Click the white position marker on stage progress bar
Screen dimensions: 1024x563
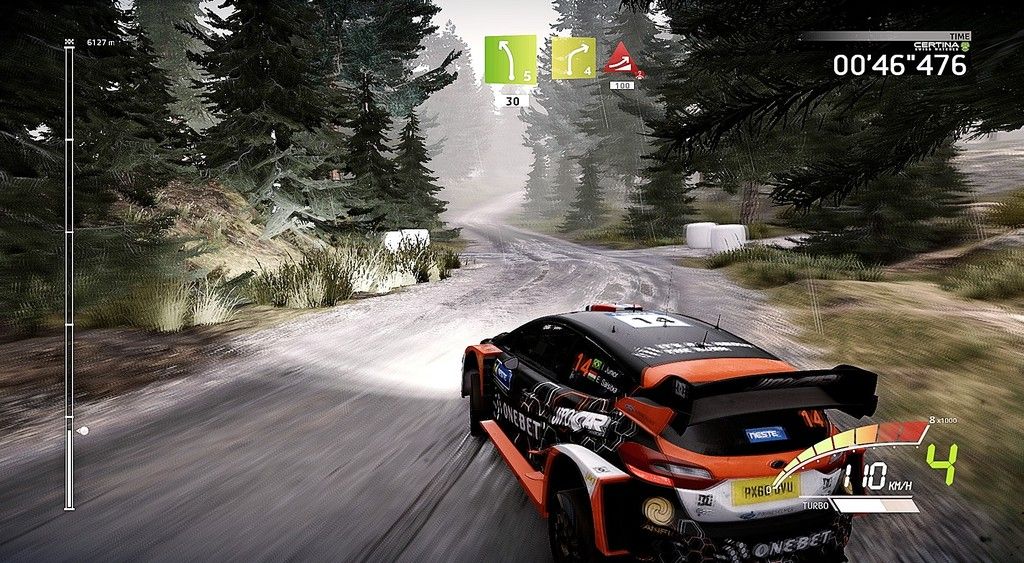pos(82,431)
